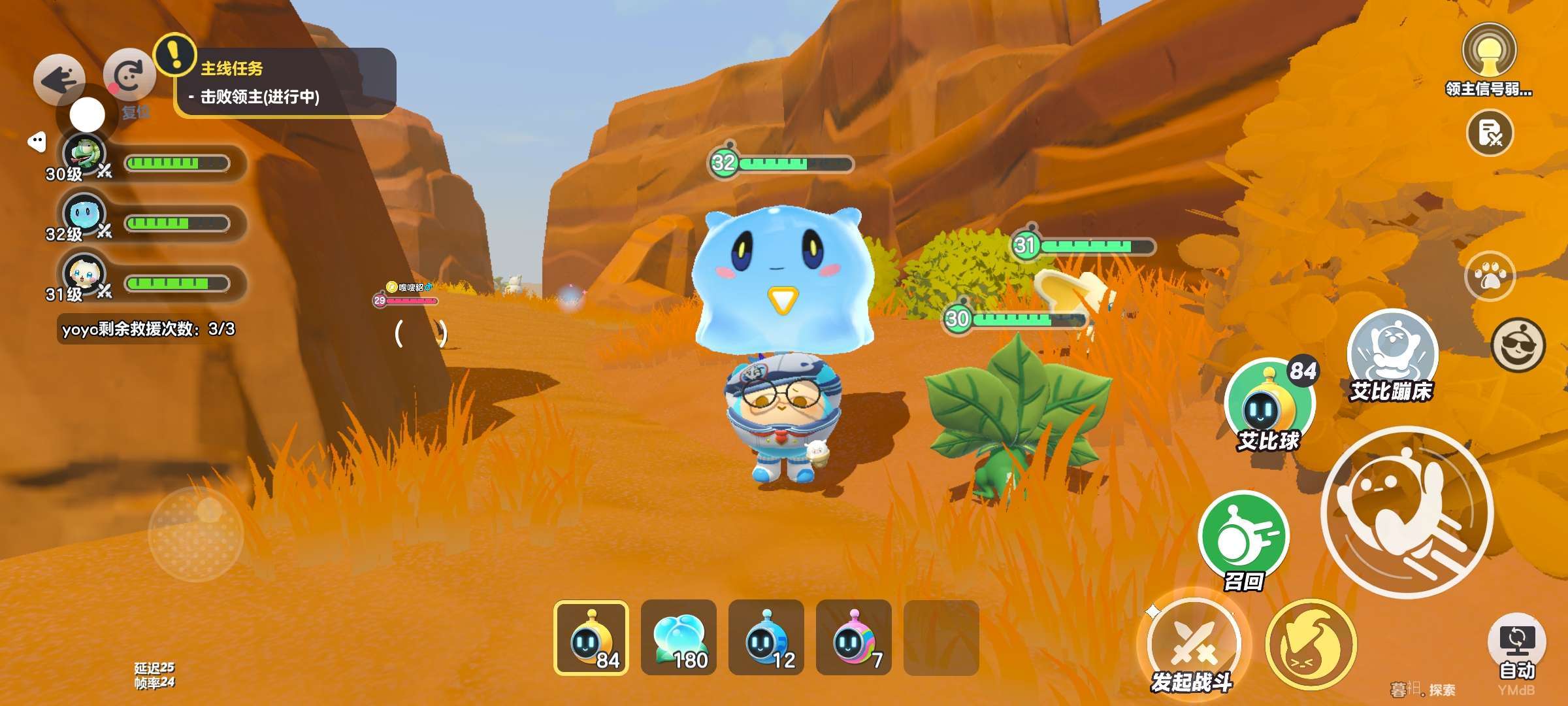Tap the back arrow button

(59, 80)
